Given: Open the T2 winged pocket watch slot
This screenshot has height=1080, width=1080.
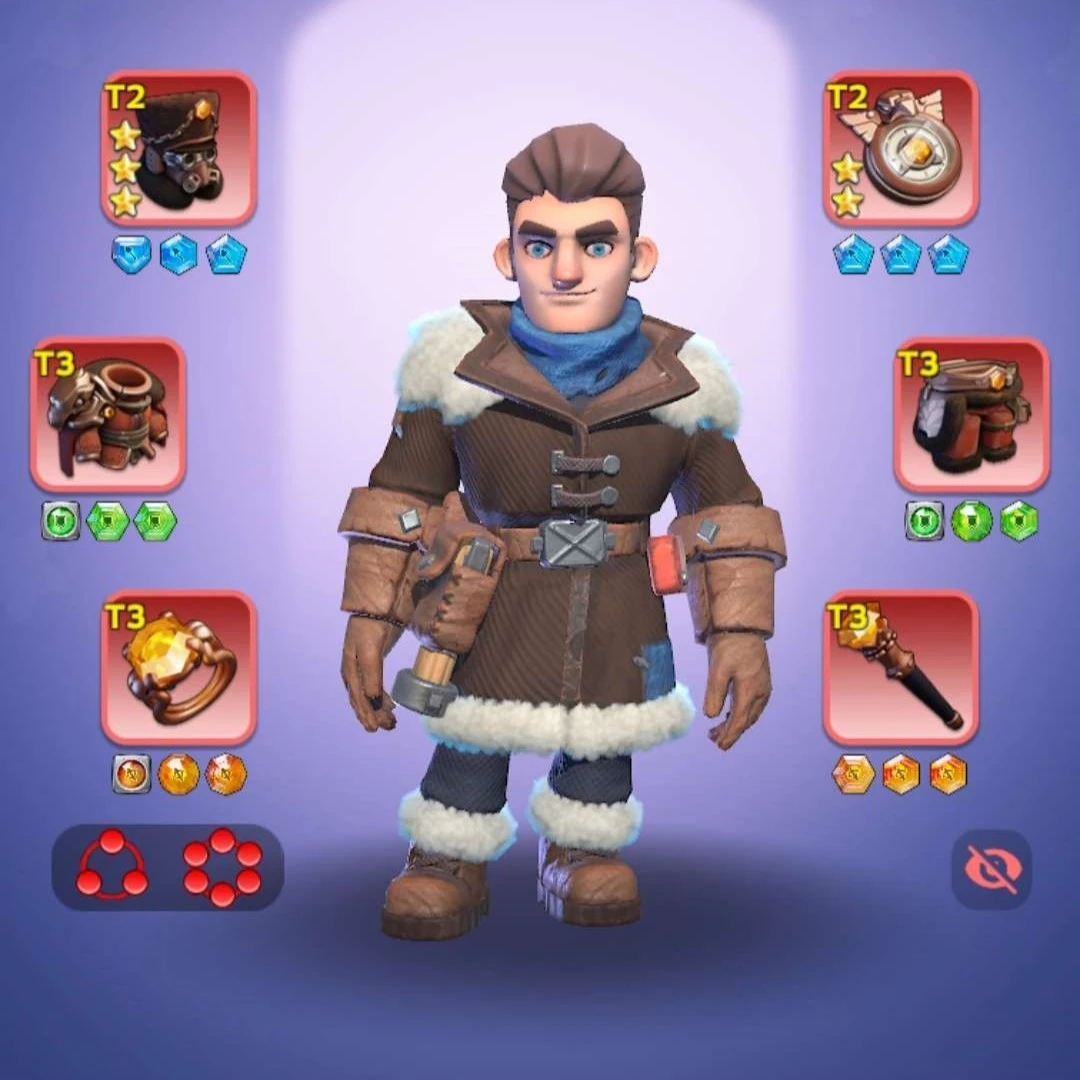Looking at the screenshot, I should (901, 148).
